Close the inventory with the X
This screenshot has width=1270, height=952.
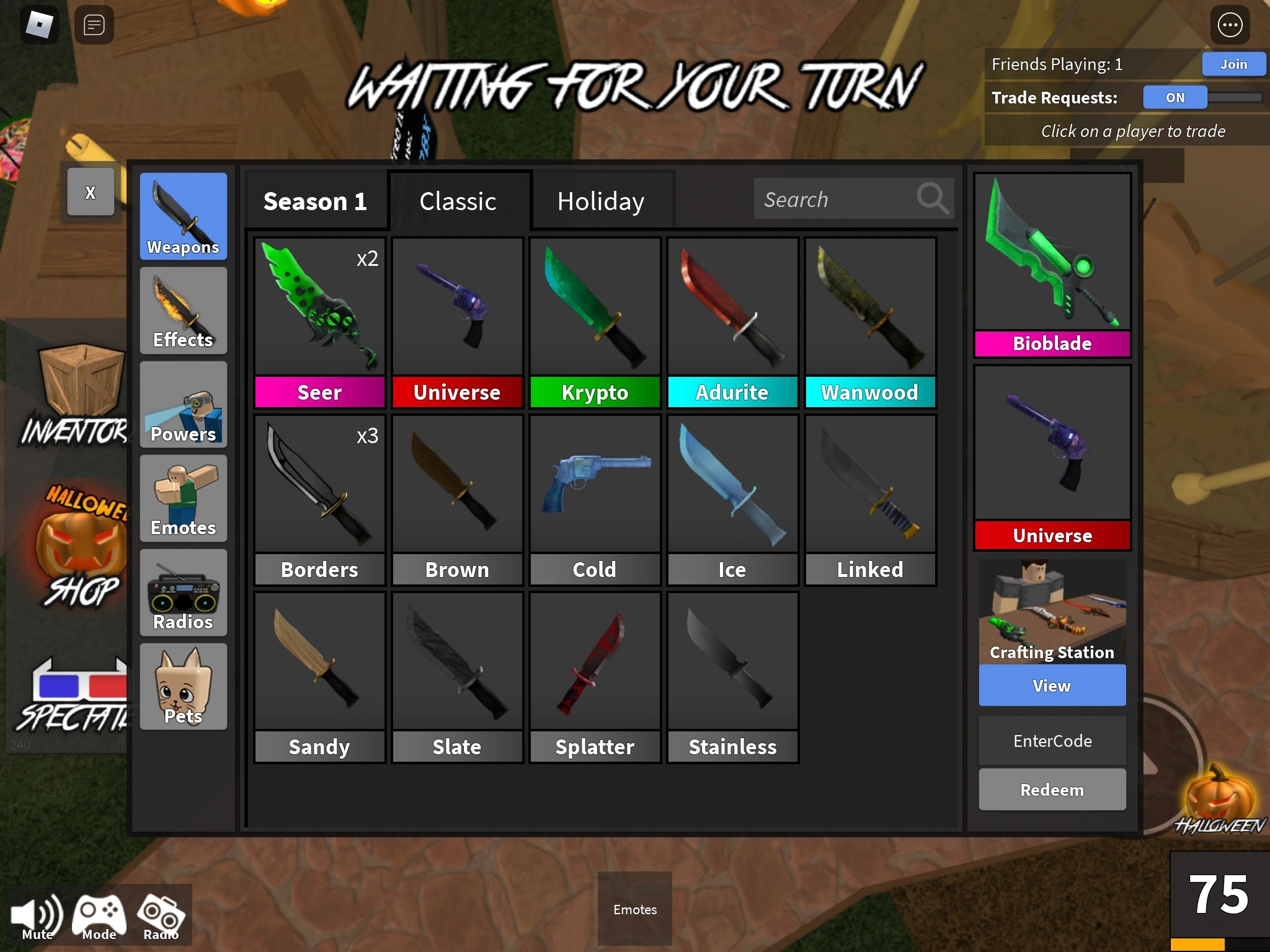tap(91, 192)
